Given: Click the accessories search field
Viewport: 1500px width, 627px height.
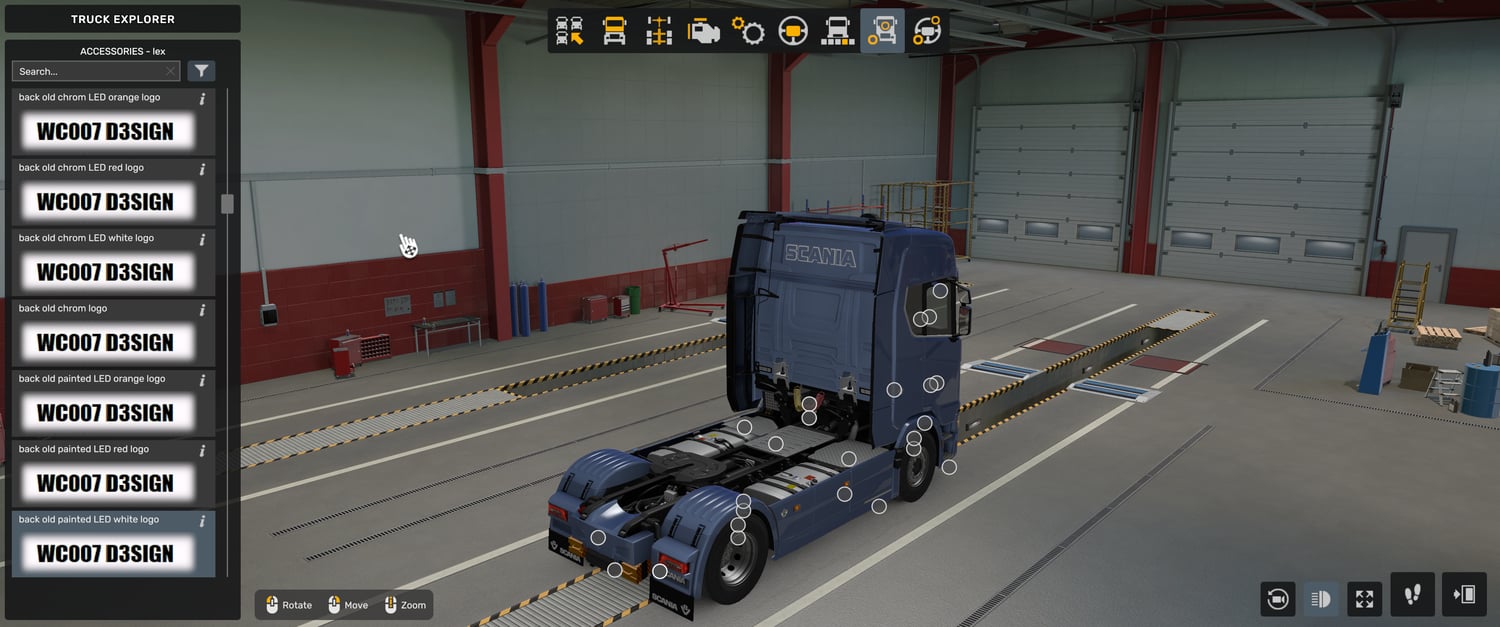Looking at the screenshot, I should point(90,71).
